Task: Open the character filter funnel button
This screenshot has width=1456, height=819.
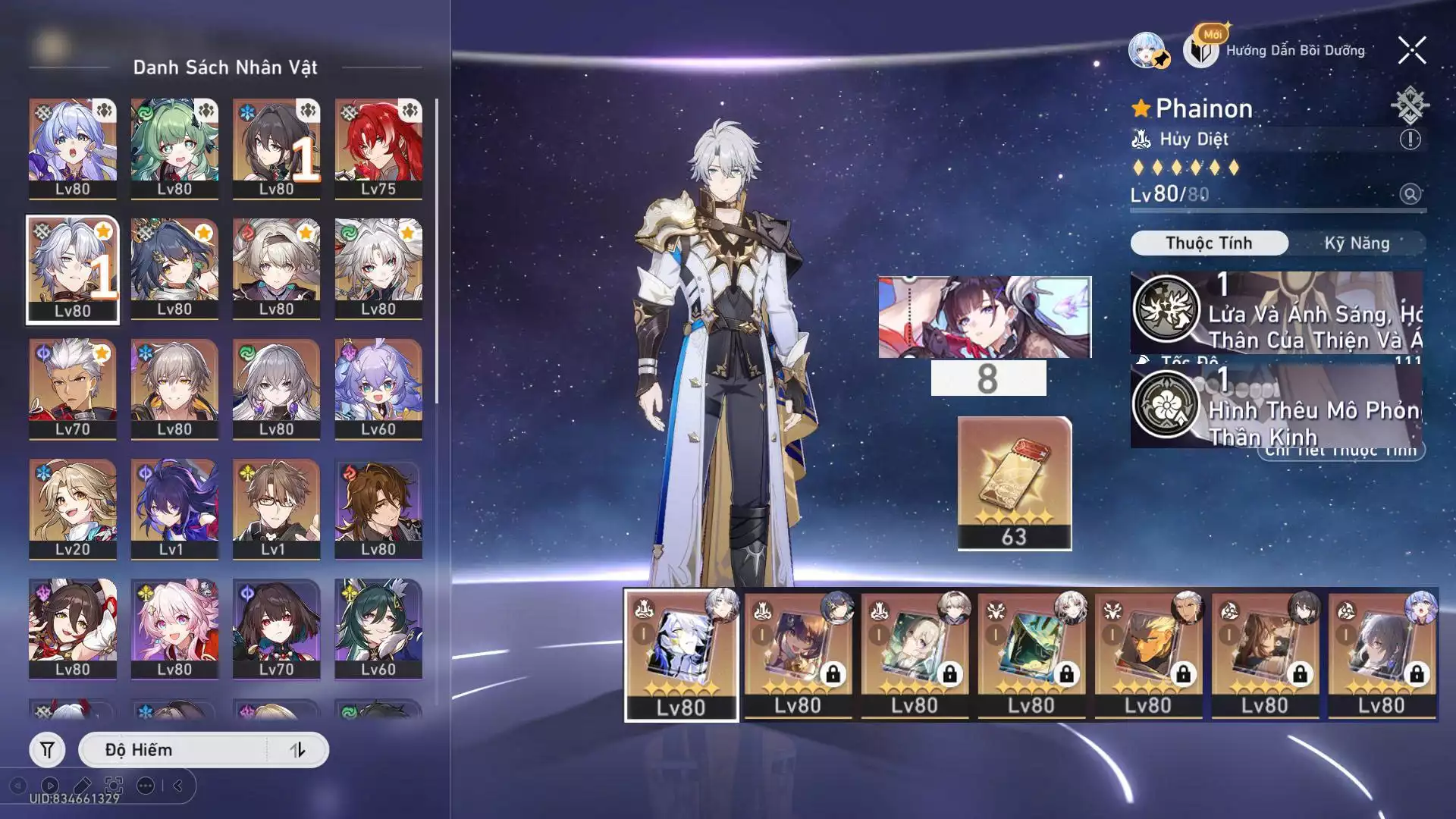Action: [x=47, y=750]
